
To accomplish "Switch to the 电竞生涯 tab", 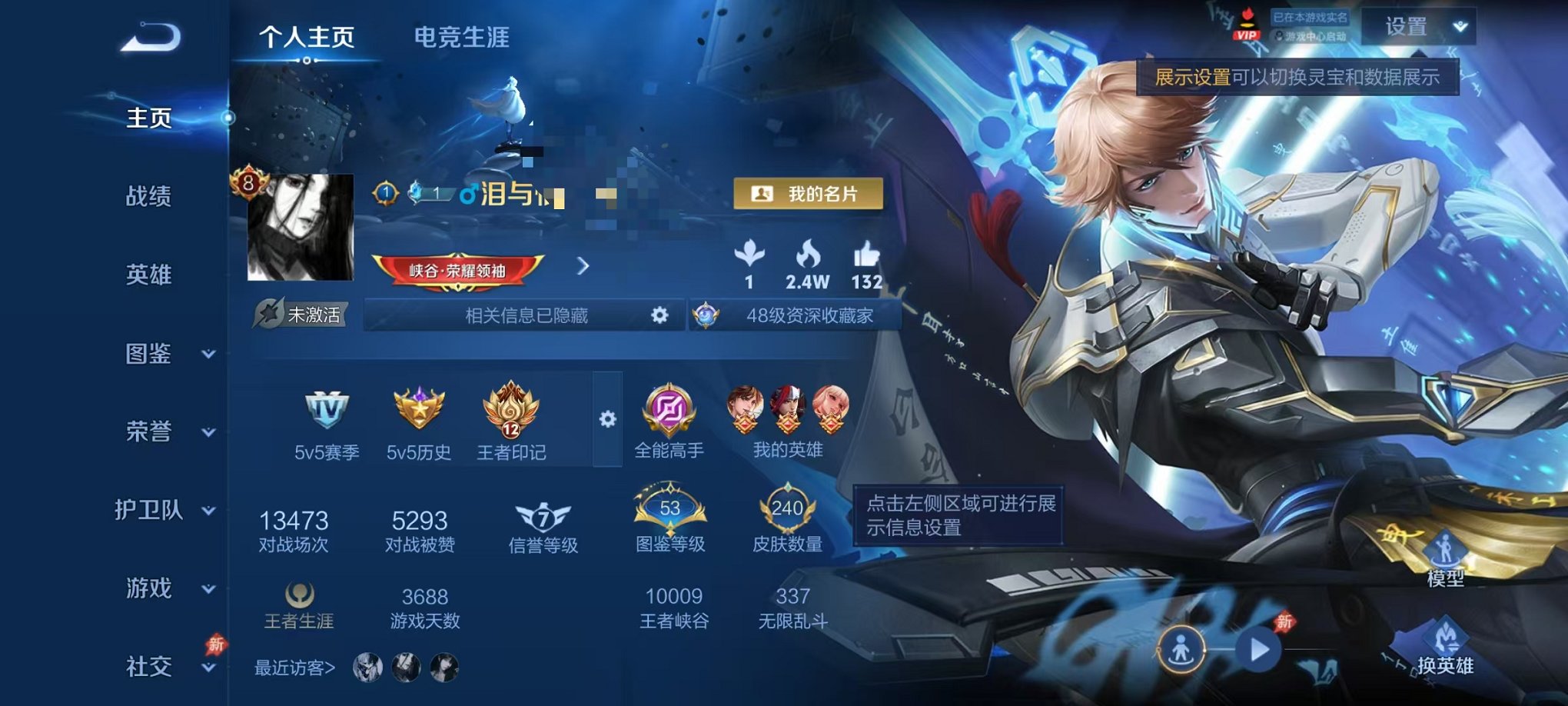I will 460,36.
